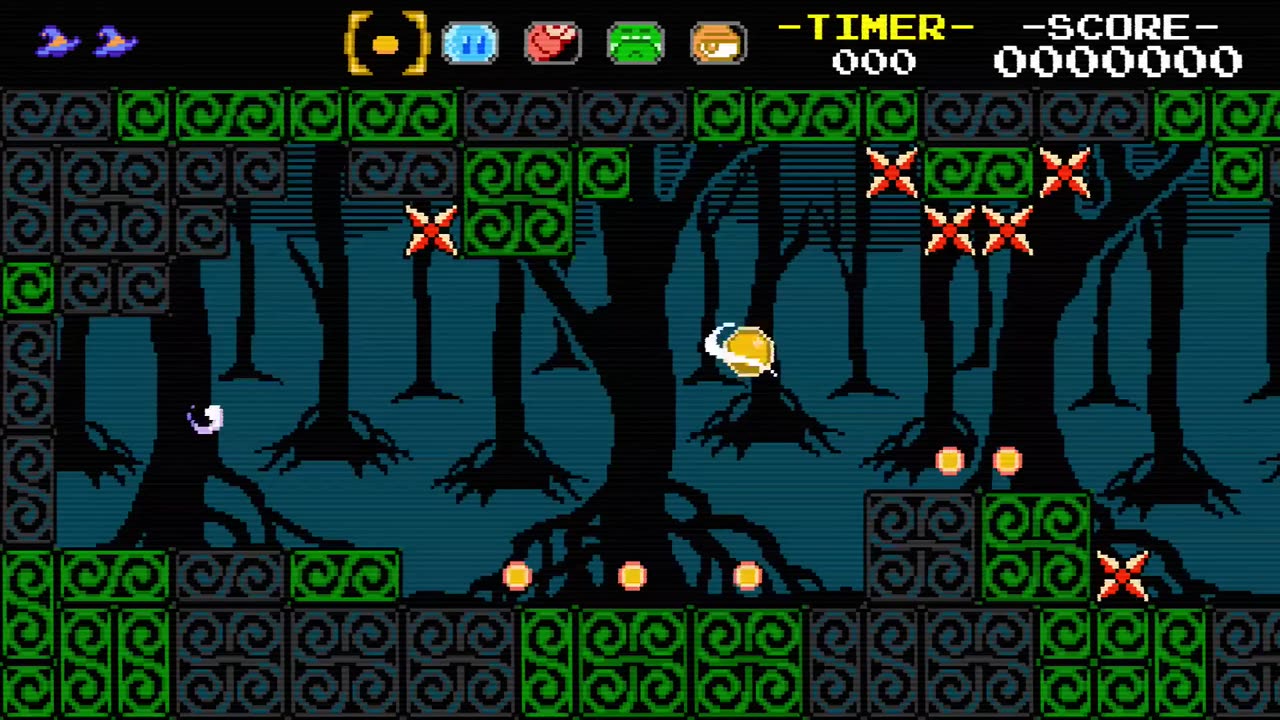This screenshot has width=1280, height=720.
Task: Select the gold orb in the bracketed slot
Action: click(386, 44)
